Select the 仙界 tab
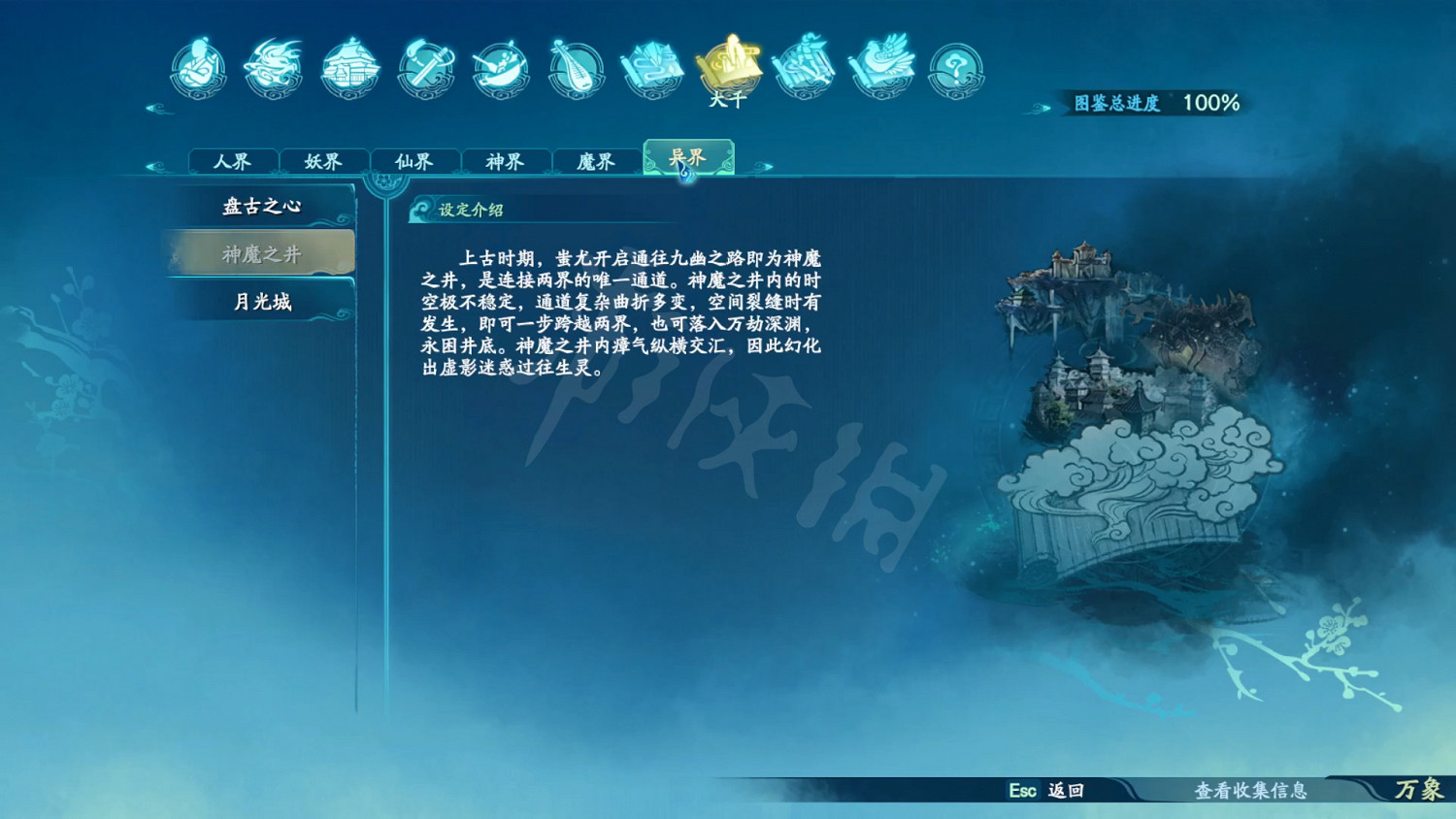 tap(415, 160)
